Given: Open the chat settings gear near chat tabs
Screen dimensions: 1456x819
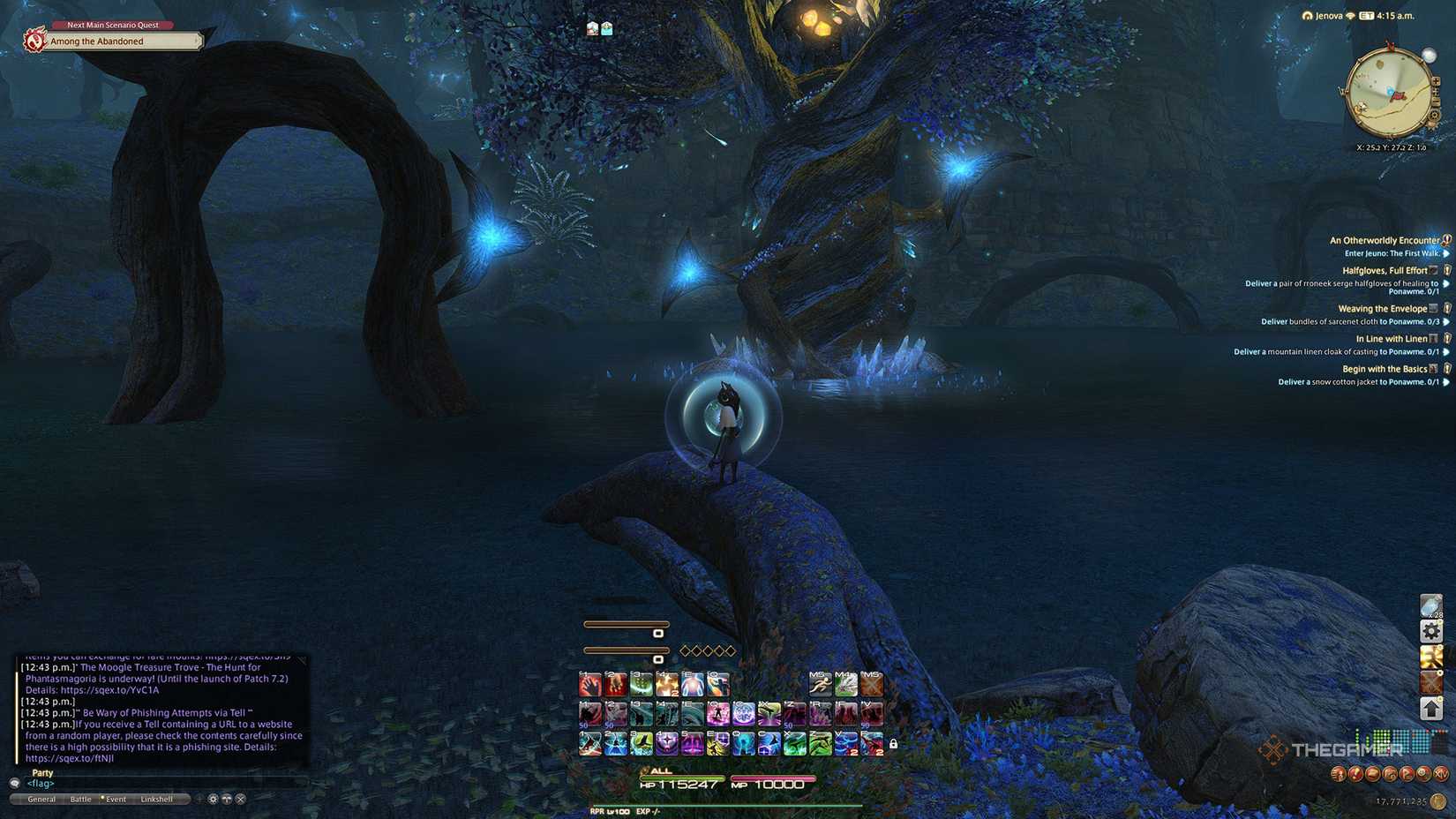Looking at the screenshot, I should click(x=213, y=799).
